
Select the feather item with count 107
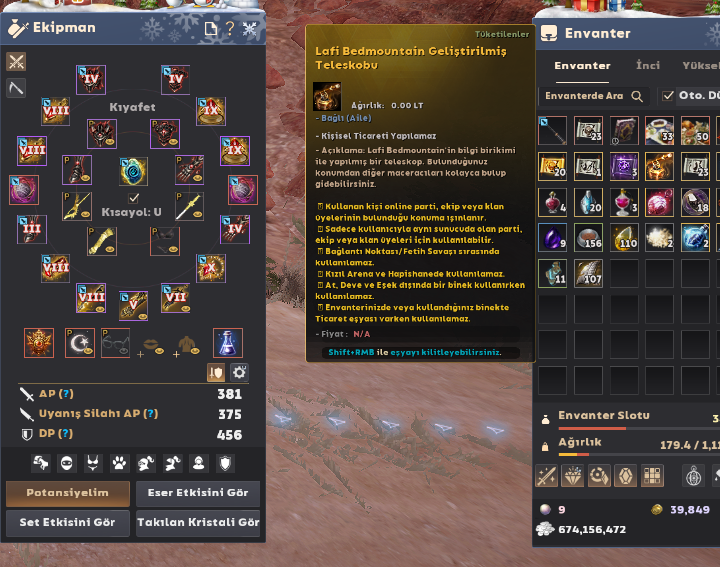pos(588,272)
